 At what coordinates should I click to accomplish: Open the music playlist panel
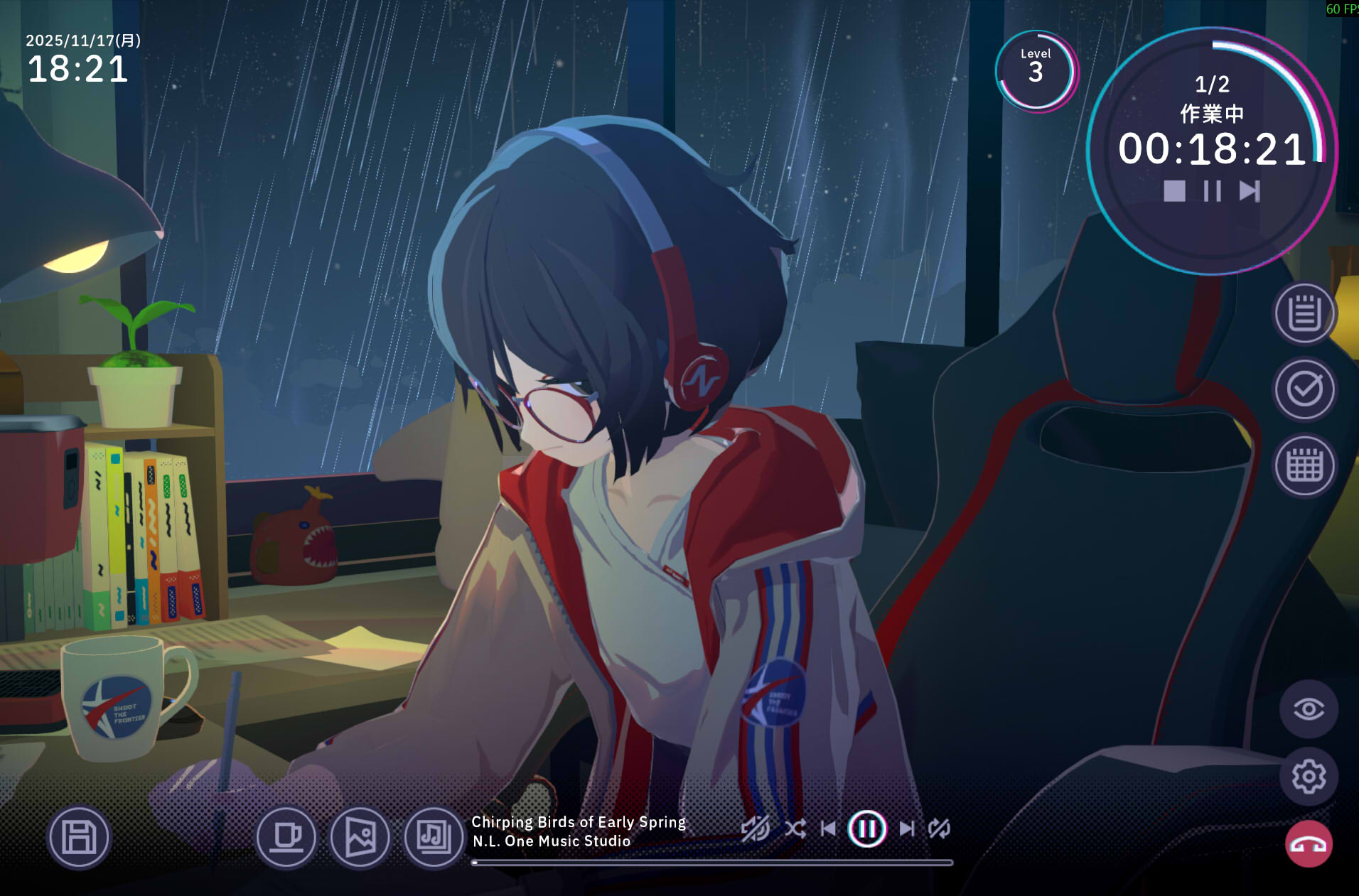pyautogui.click(x=434, y=837)
